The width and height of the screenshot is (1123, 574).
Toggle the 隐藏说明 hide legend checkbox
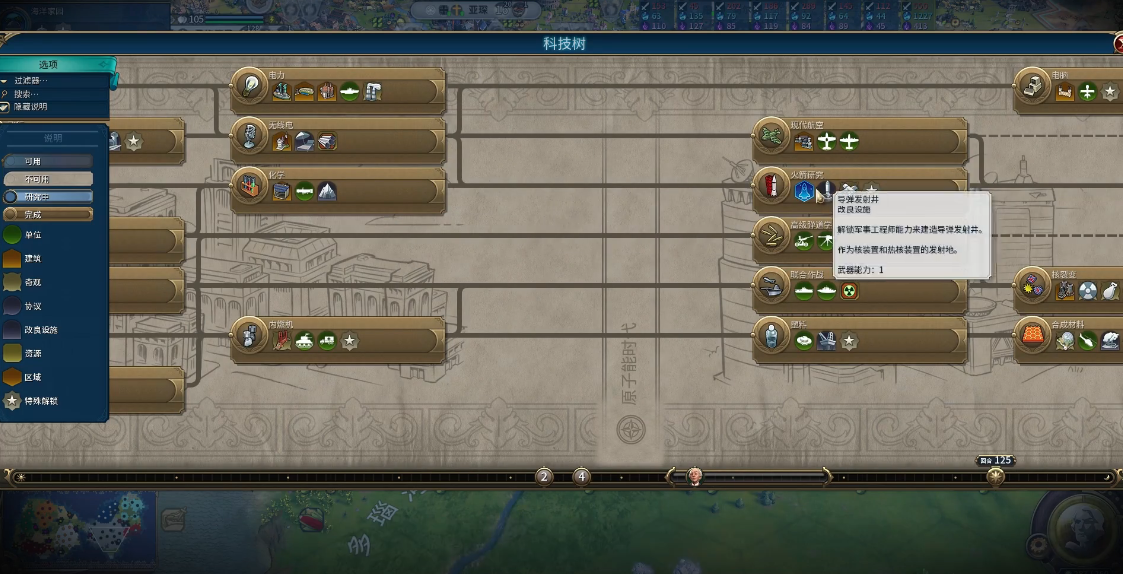(6, 107)
